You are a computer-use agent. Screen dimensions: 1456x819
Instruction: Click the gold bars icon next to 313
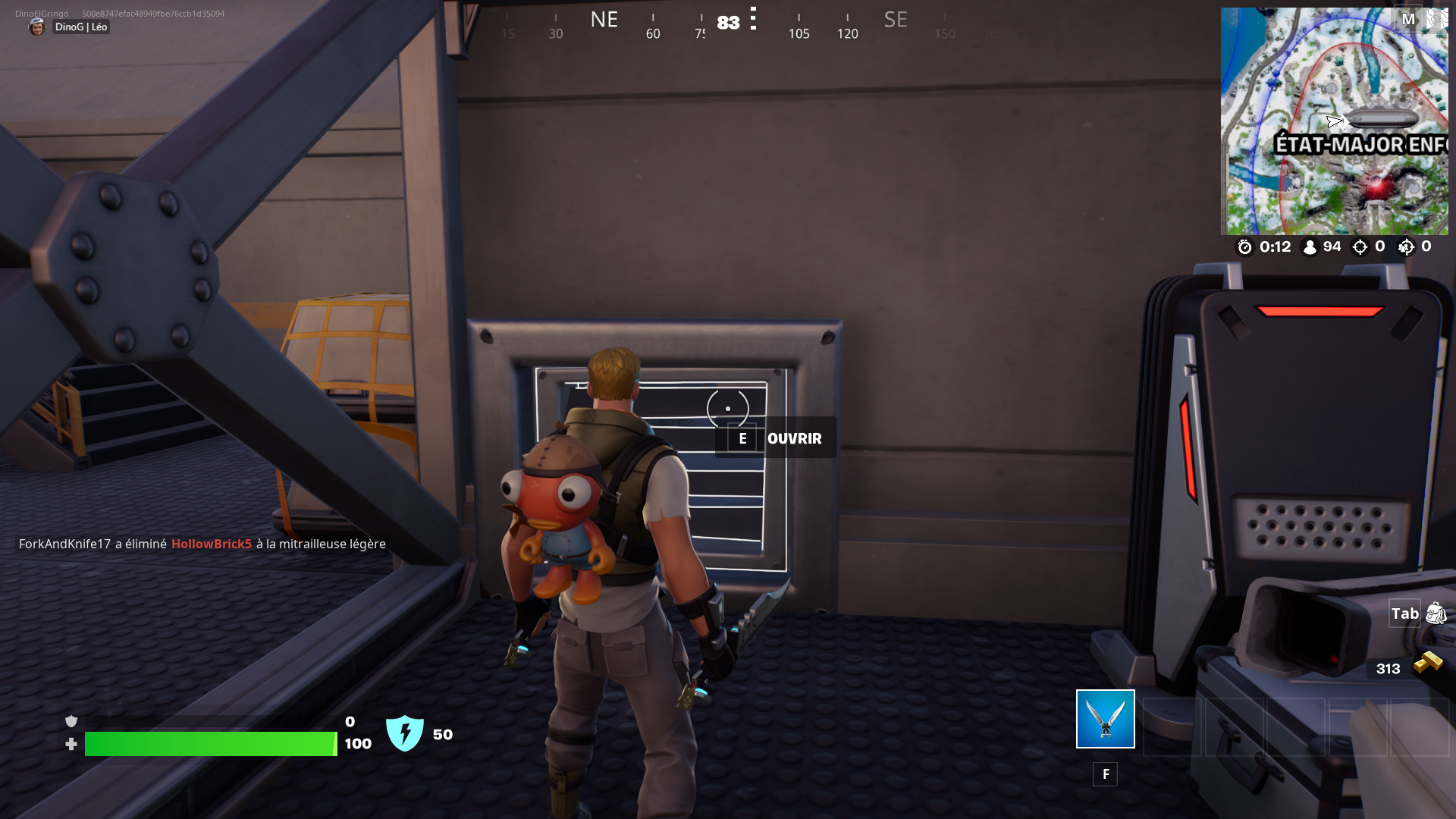(x=1426, y=663)
